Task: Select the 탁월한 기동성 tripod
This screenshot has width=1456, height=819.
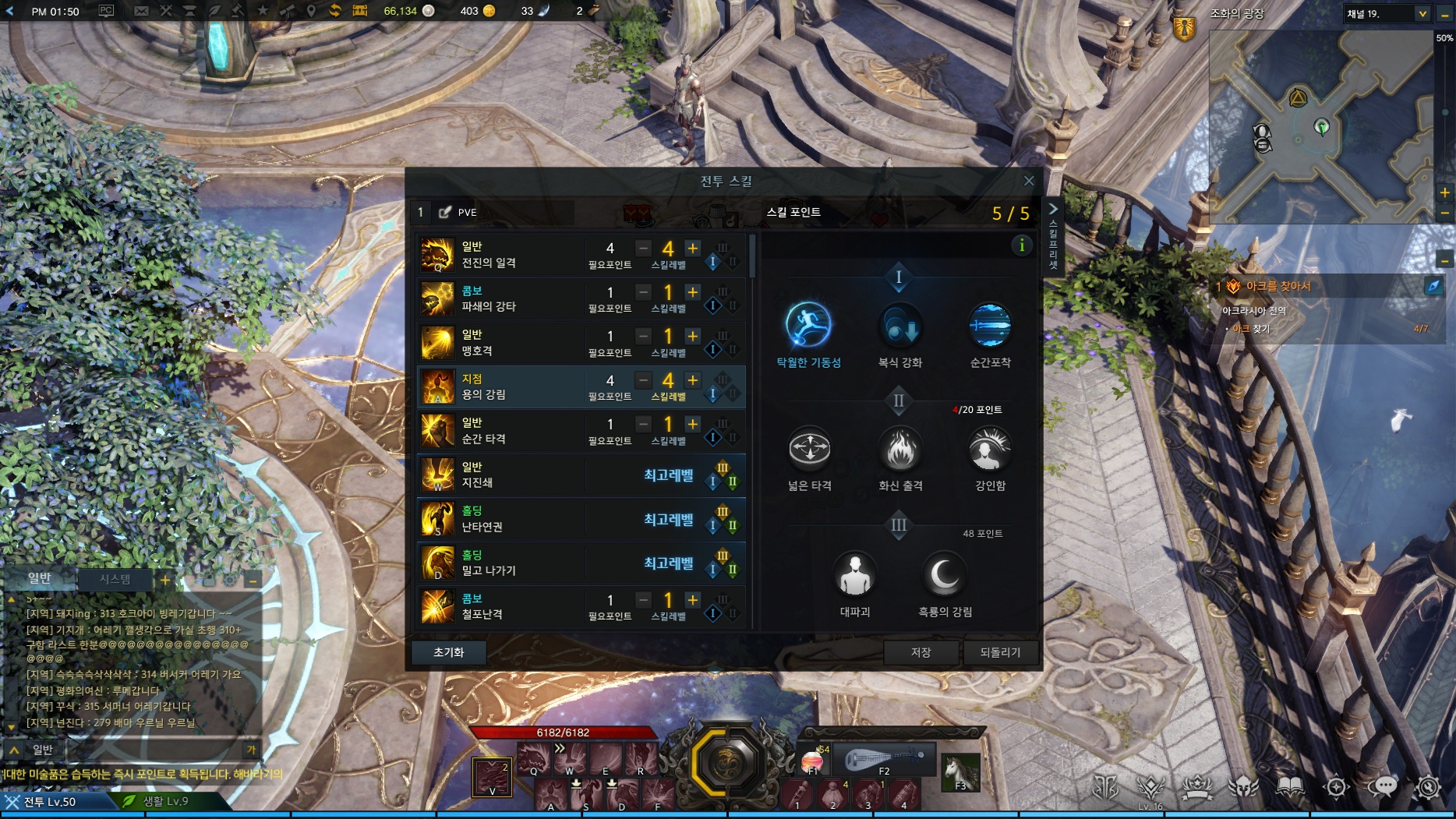Action: (x=808, y=326)
